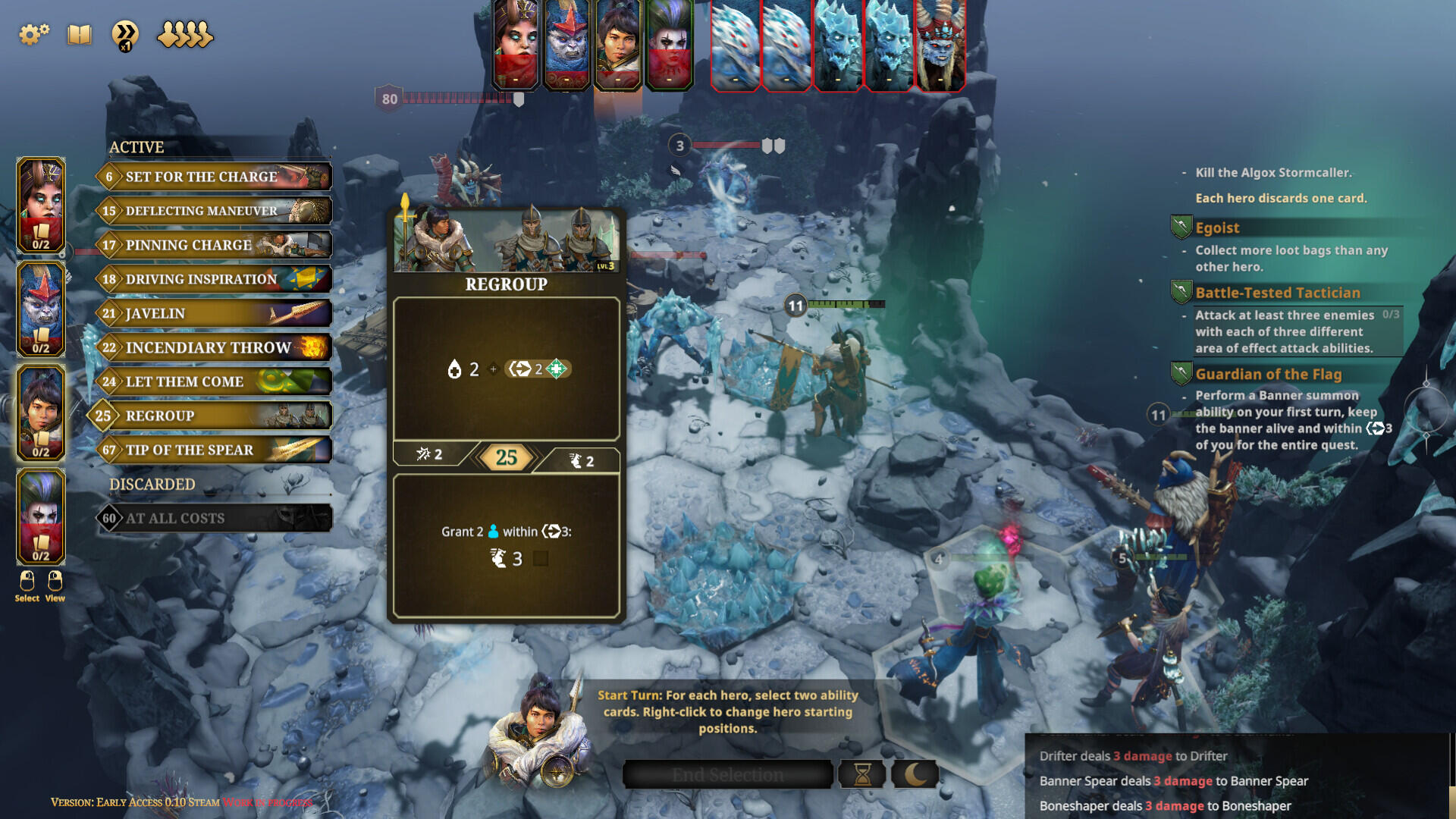Pick the Let Them Come card
The image size is (1456, 819).
pyautogui.click(x=215, y=381)
